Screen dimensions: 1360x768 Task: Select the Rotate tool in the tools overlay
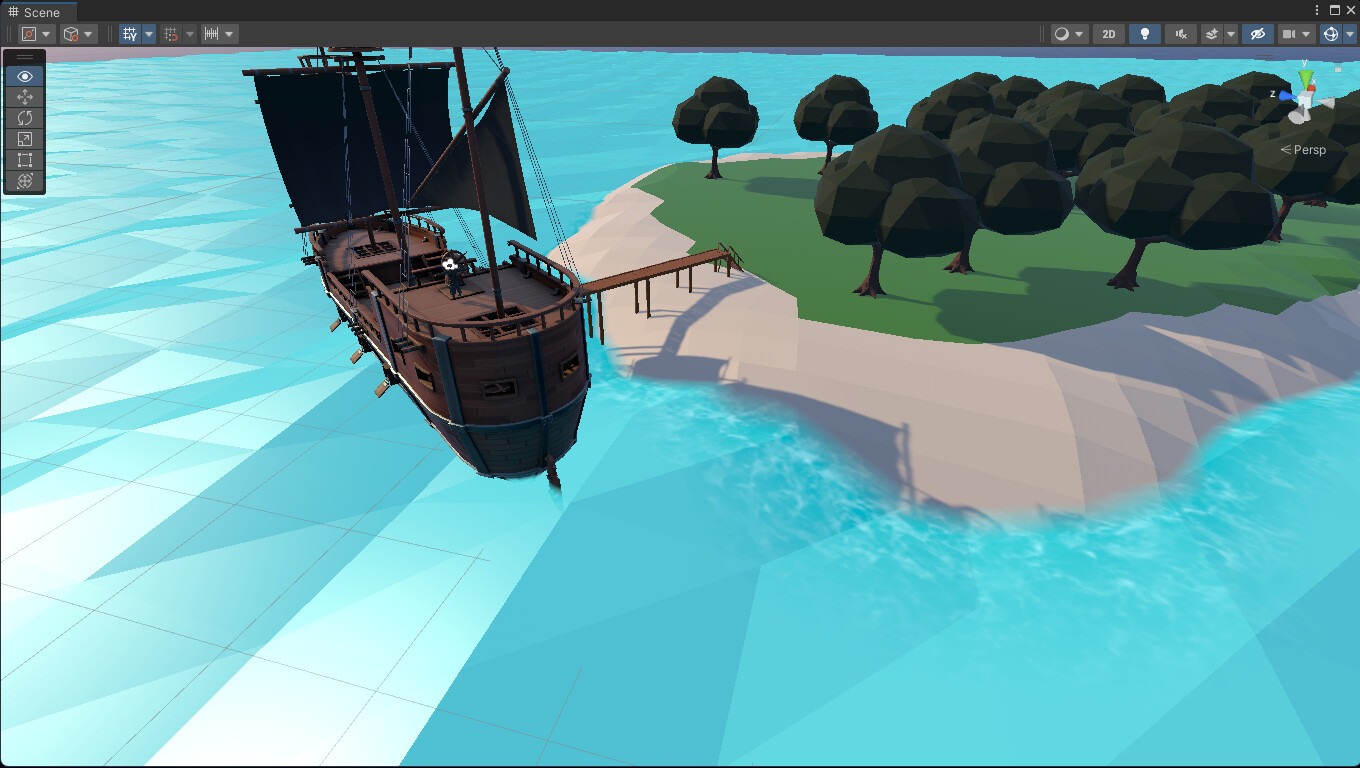point(24,117)
